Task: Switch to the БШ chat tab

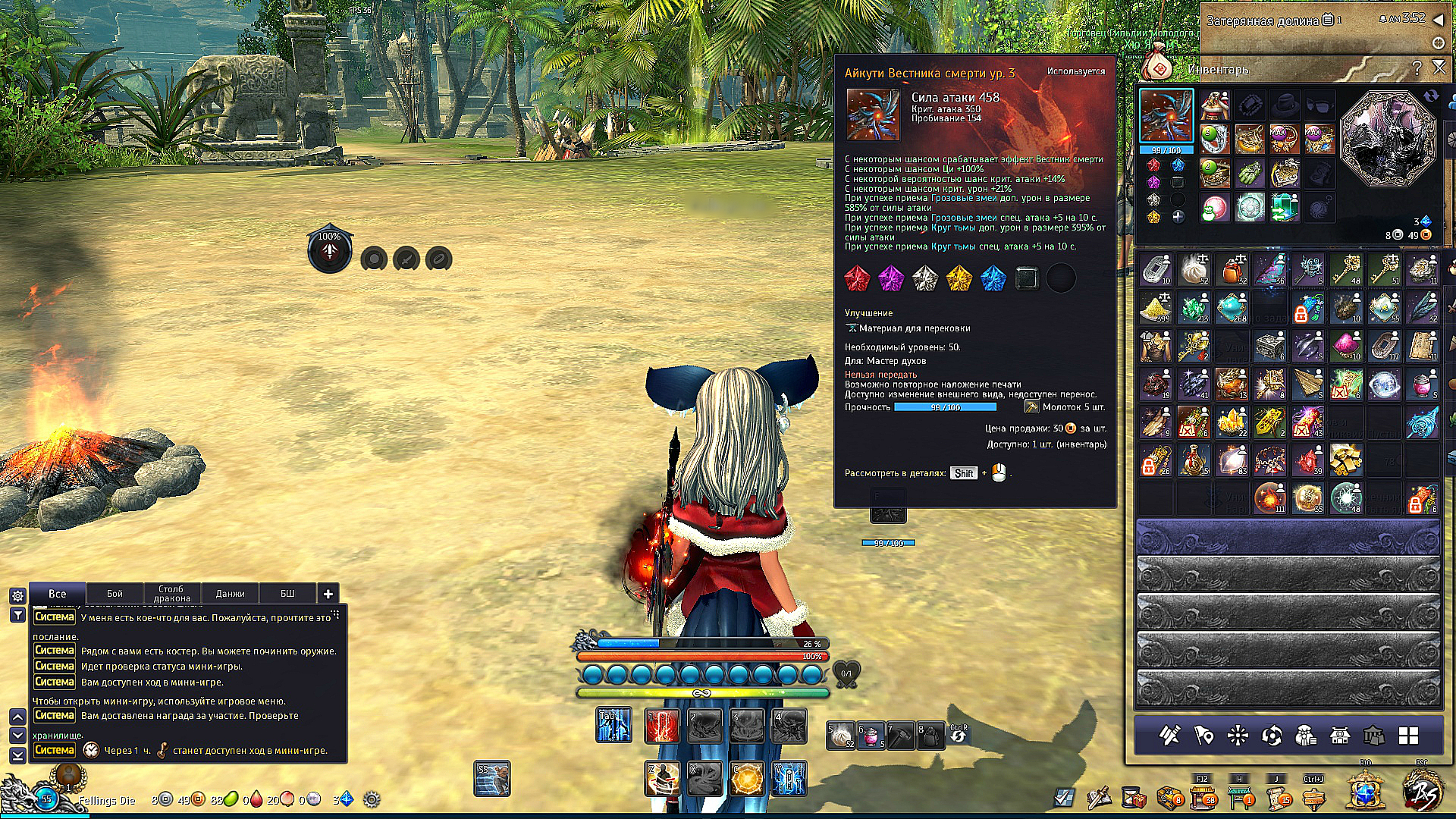Action: click(288, 593)
